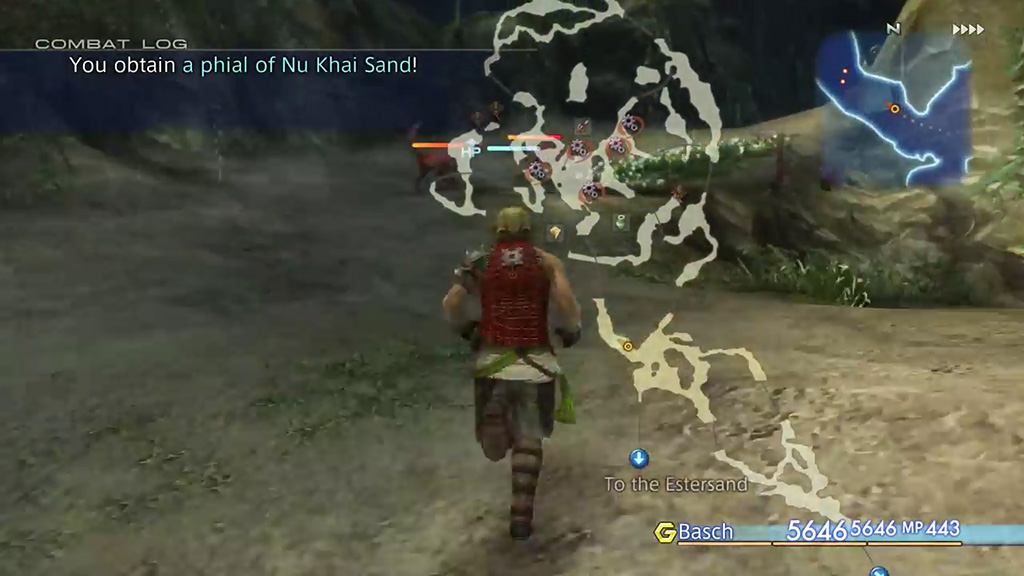Viewport: 1024px width, 576px height.
Task: Click the fast-forward speed arrows indicator
Action: [968, 30]
